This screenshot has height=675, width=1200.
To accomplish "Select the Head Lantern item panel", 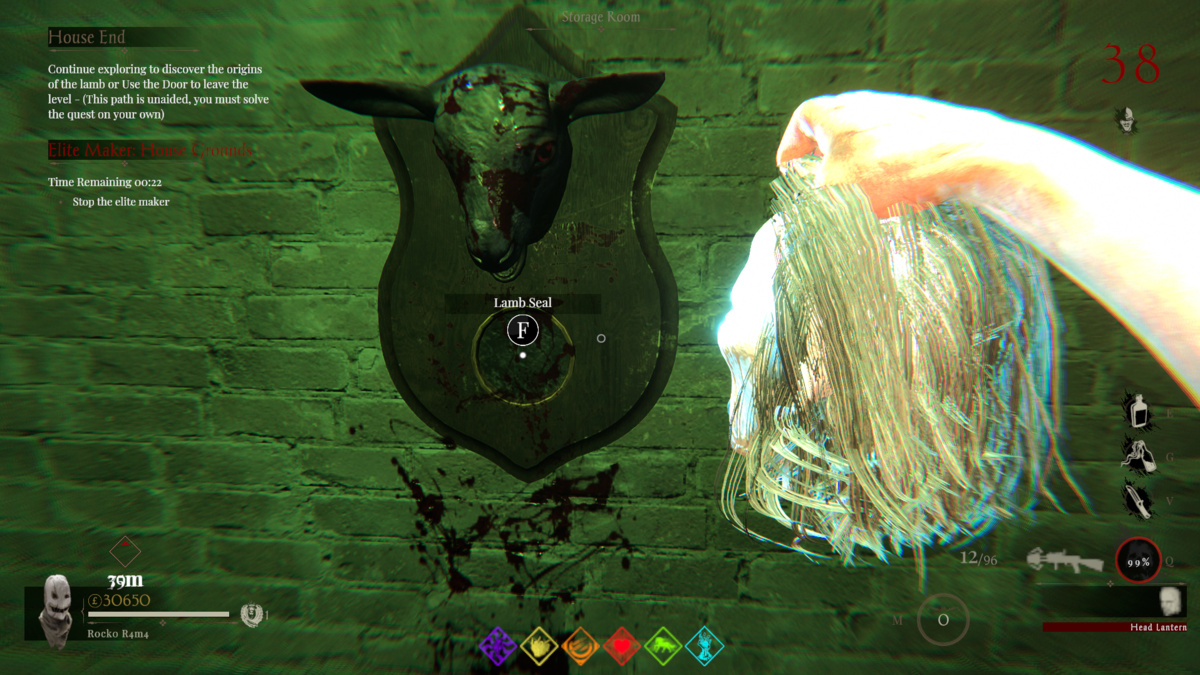I will (1115, 605).
